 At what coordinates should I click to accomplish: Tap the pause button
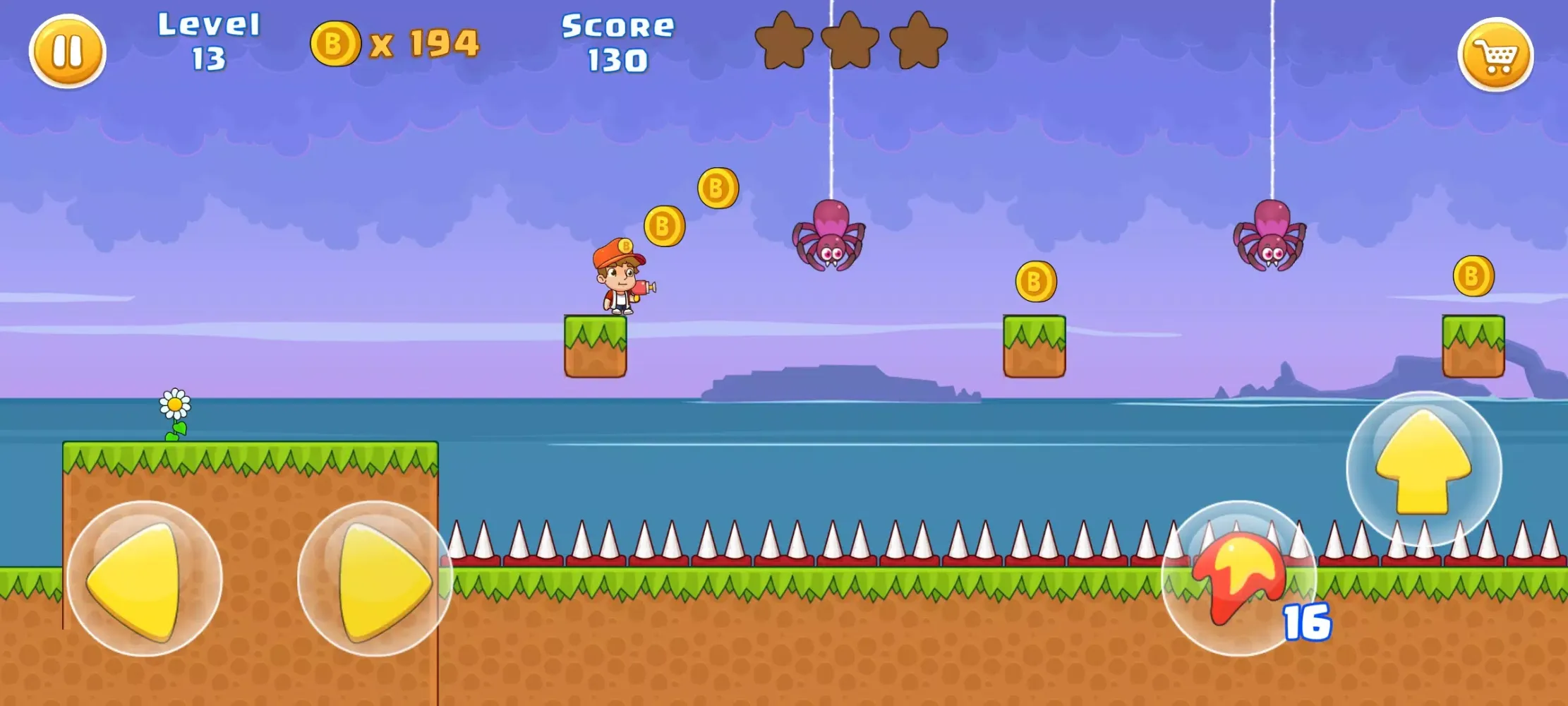[x=68, y=51]
